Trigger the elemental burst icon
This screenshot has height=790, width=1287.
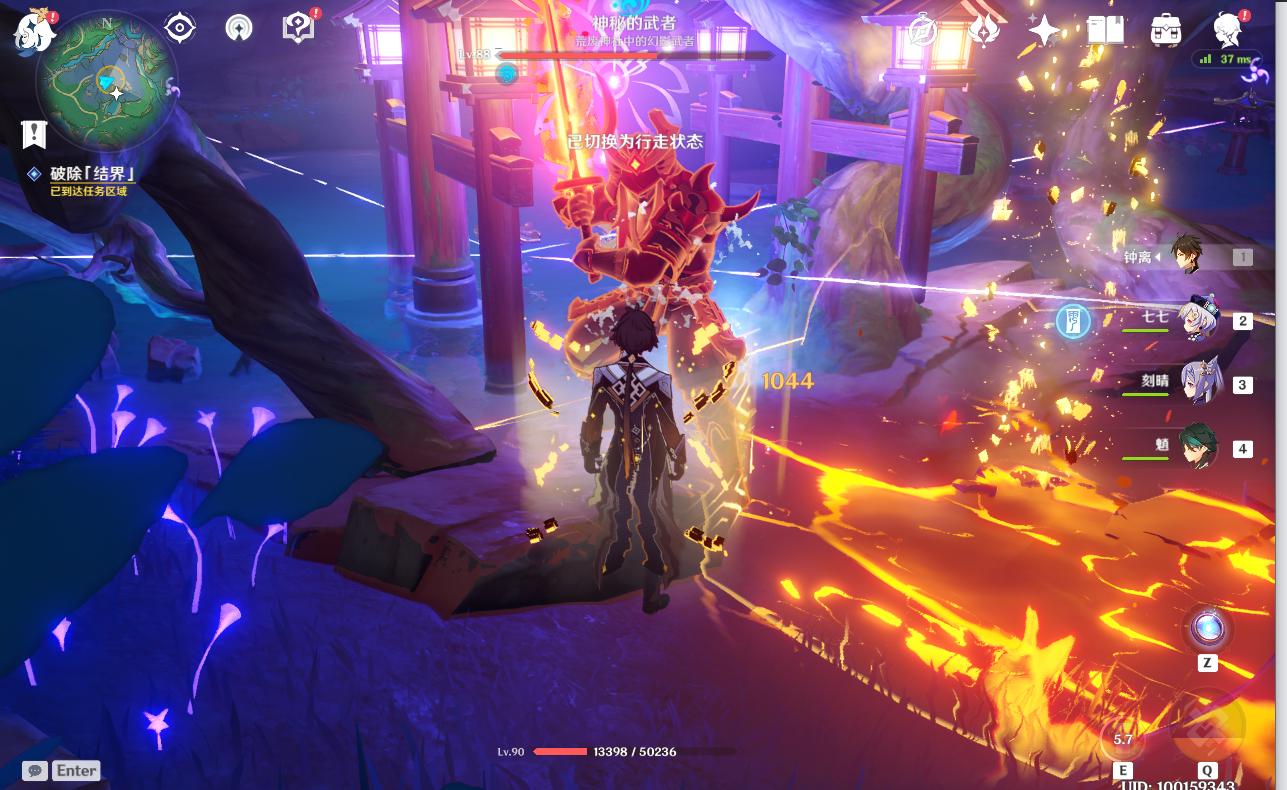(x=1207, y=727)
